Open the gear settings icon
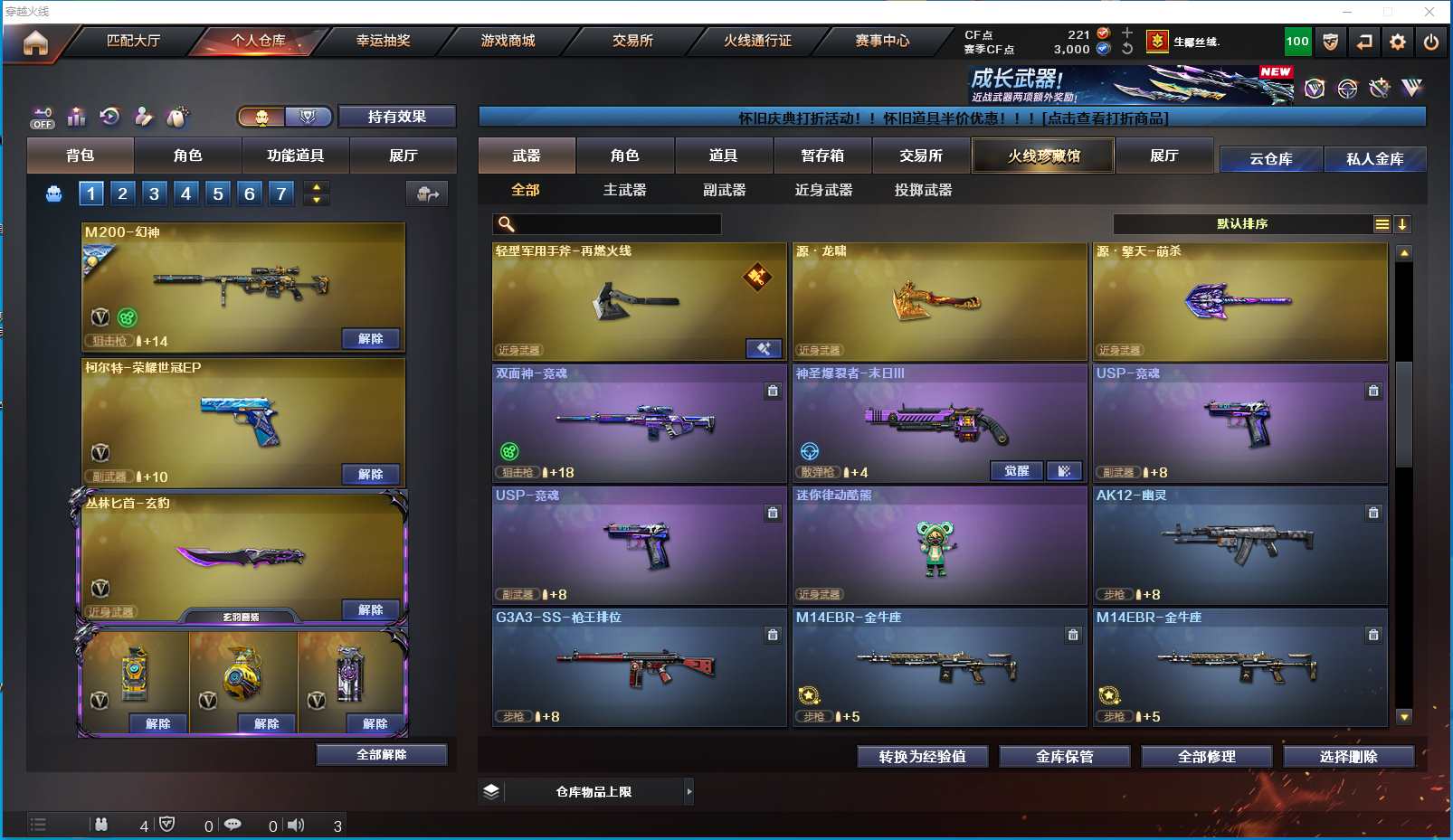 (x=1398, y=42)
